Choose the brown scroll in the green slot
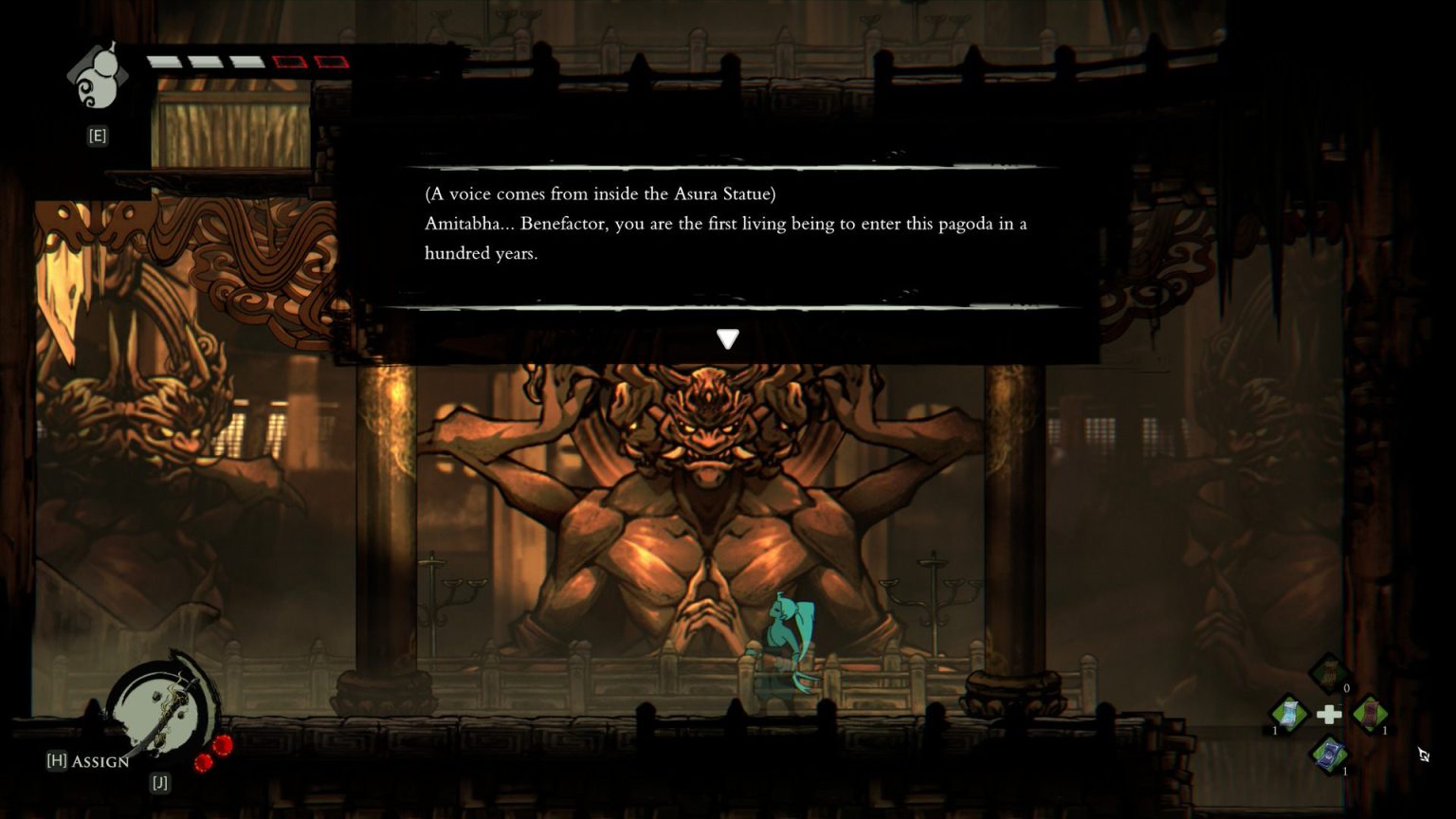Viewport: 1456px width, 819px height. click(1370, 713)
